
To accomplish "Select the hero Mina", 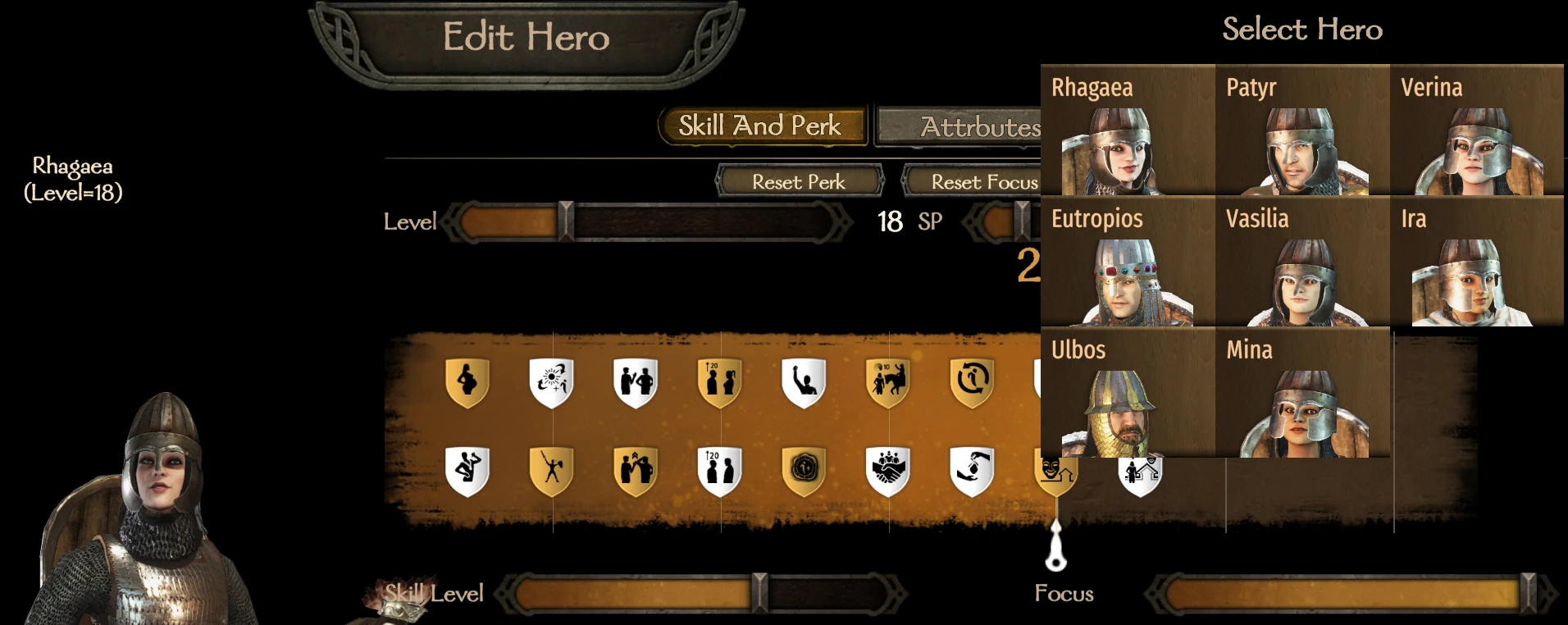I will pyautogui.click(x=1301, y=393).
